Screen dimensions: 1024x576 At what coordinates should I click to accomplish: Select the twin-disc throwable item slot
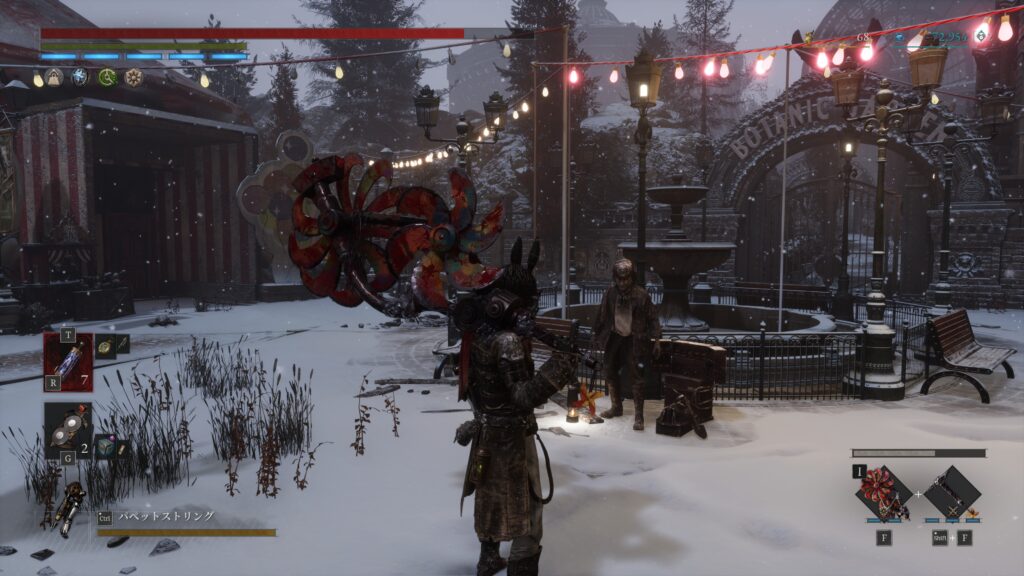68,429
